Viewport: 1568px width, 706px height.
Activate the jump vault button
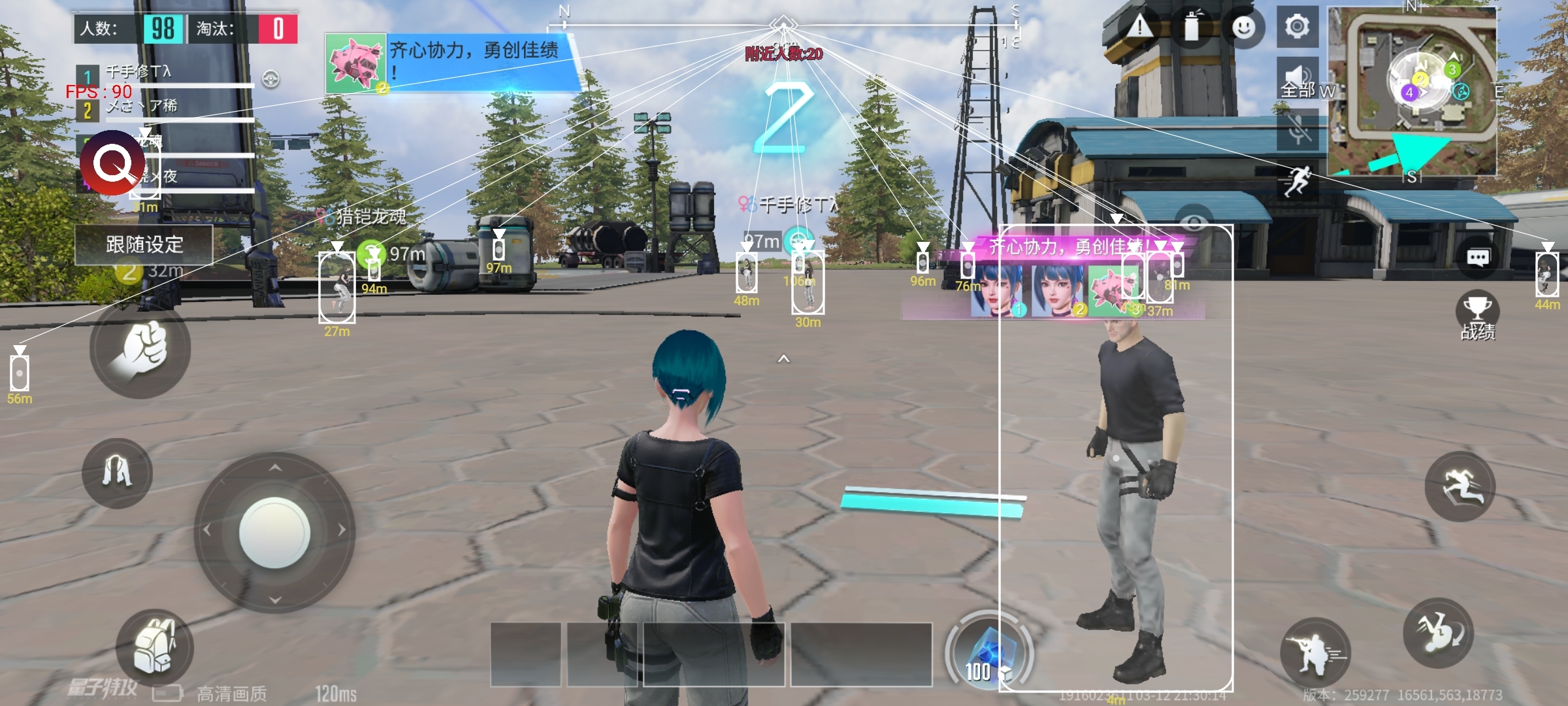point(1460,487)
